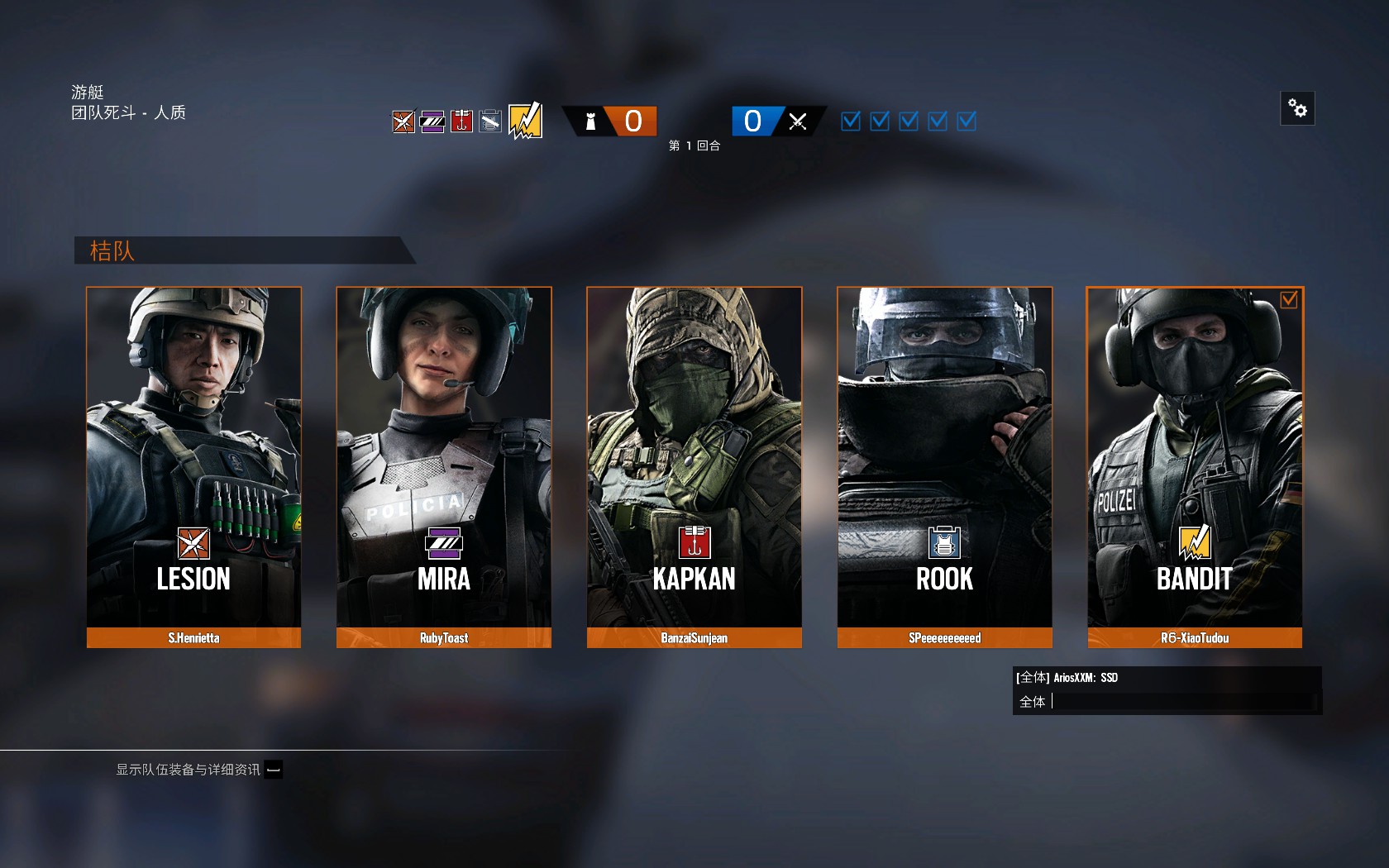Open the settings gear icon
Viewport: 1389px width, 868px height.
pyautogui.click(x=1297, y=108)
